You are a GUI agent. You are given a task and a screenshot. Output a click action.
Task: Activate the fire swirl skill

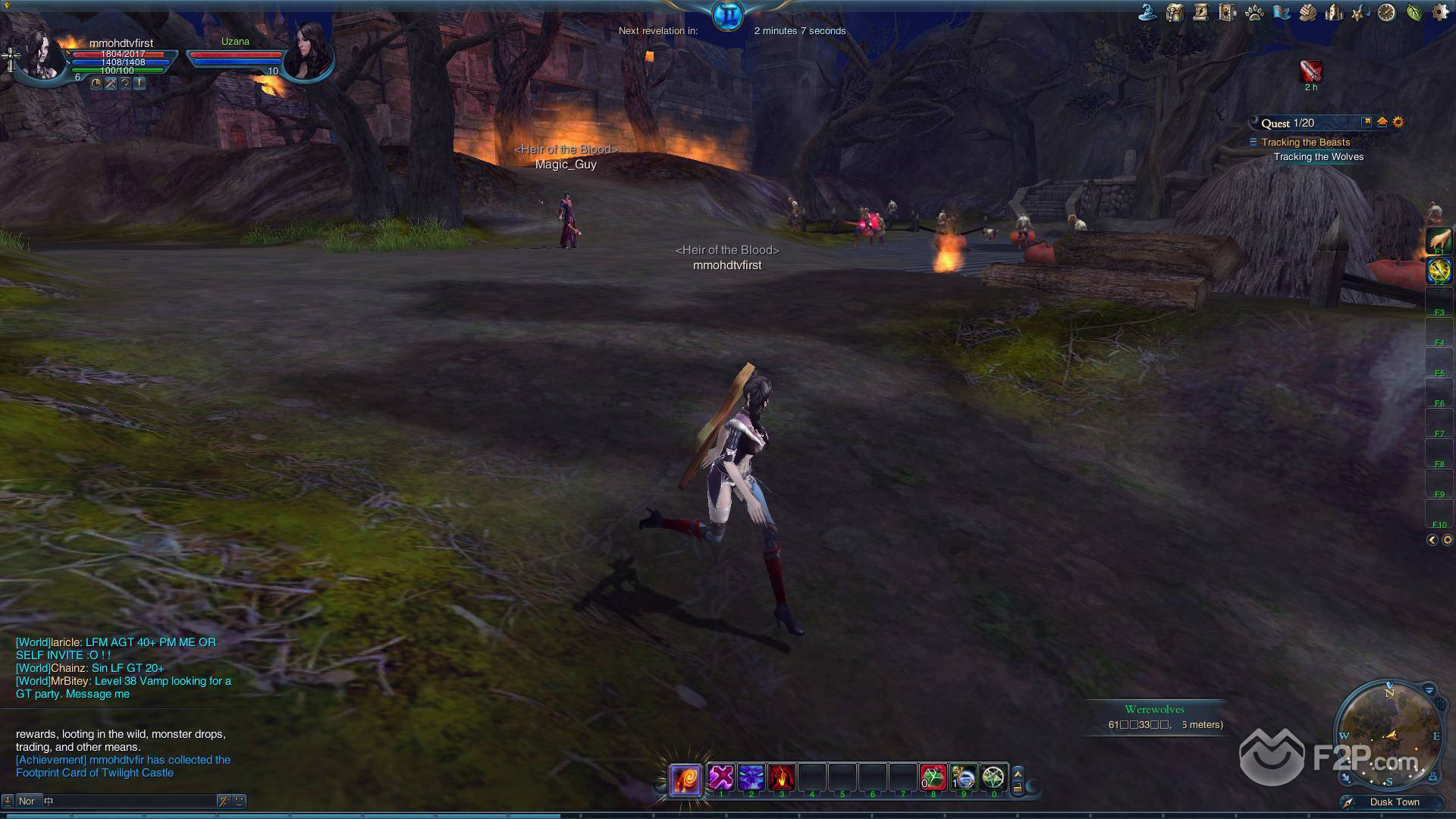[x=685, y=779]
